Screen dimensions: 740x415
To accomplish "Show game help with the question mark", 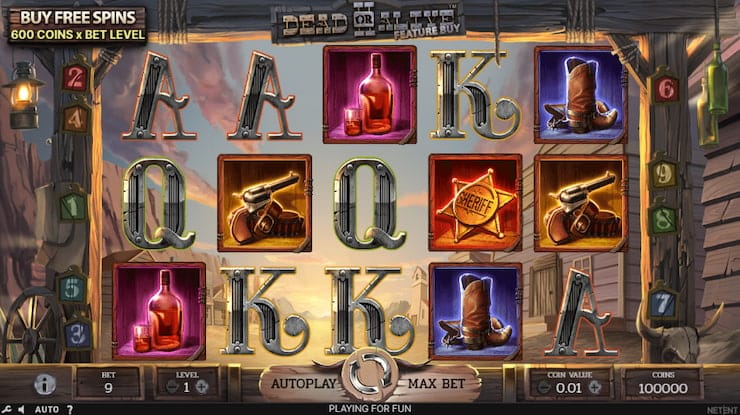I will coord(69,409).
